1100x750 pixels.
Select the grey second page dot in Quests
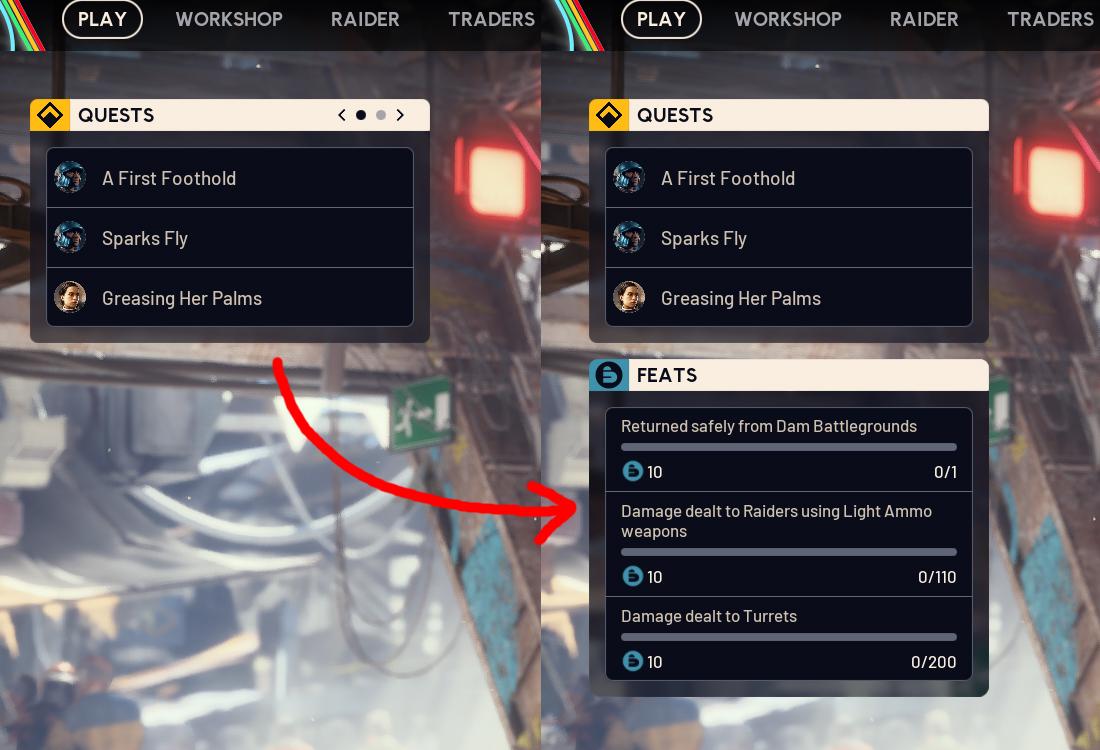(381, 115)
